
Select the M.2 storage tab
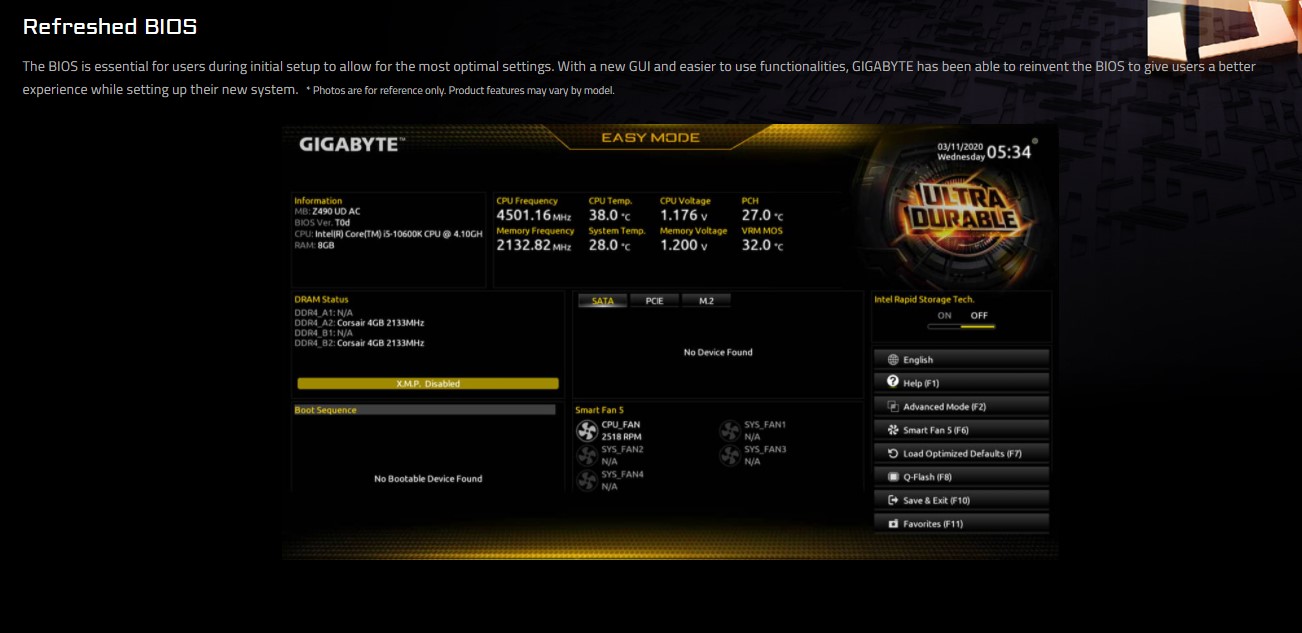coord(706,300)
